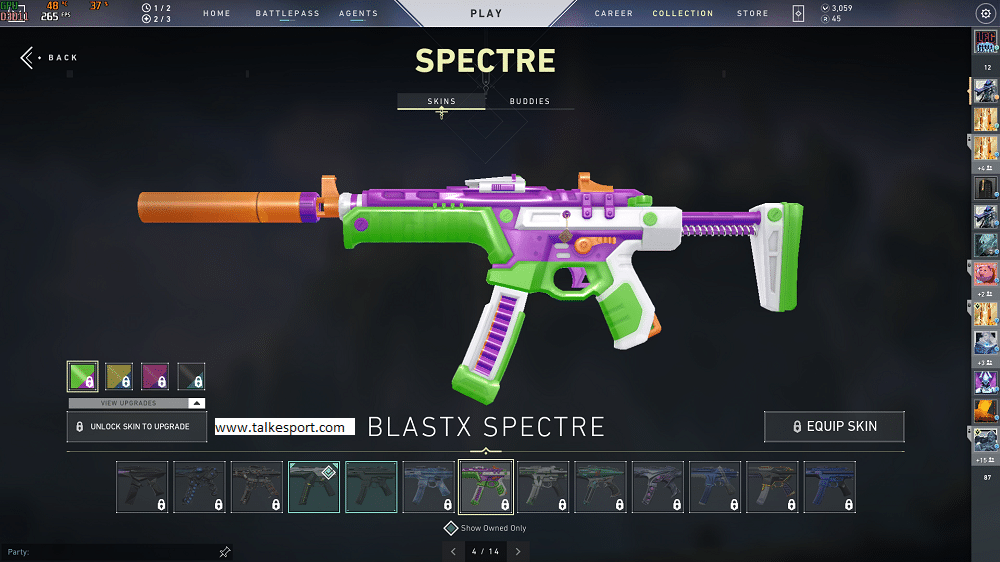Viewport: 1000px width, 562px height.
Task: Expand the View Upgrades bar
Action: coord(137,403)
